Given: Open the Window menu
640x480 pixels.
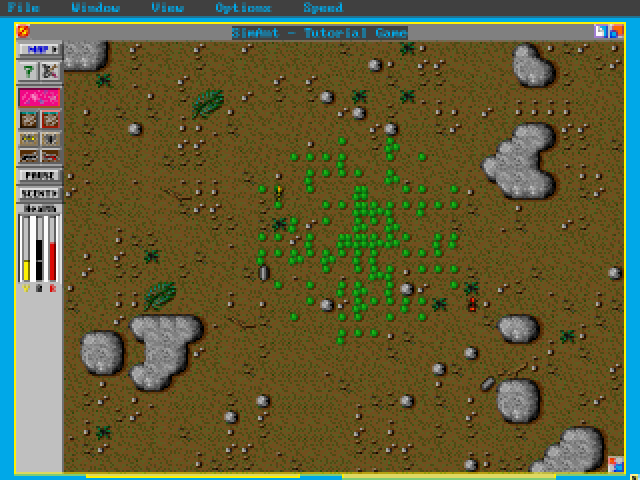Looking at the screenshot, I should 96,8.
